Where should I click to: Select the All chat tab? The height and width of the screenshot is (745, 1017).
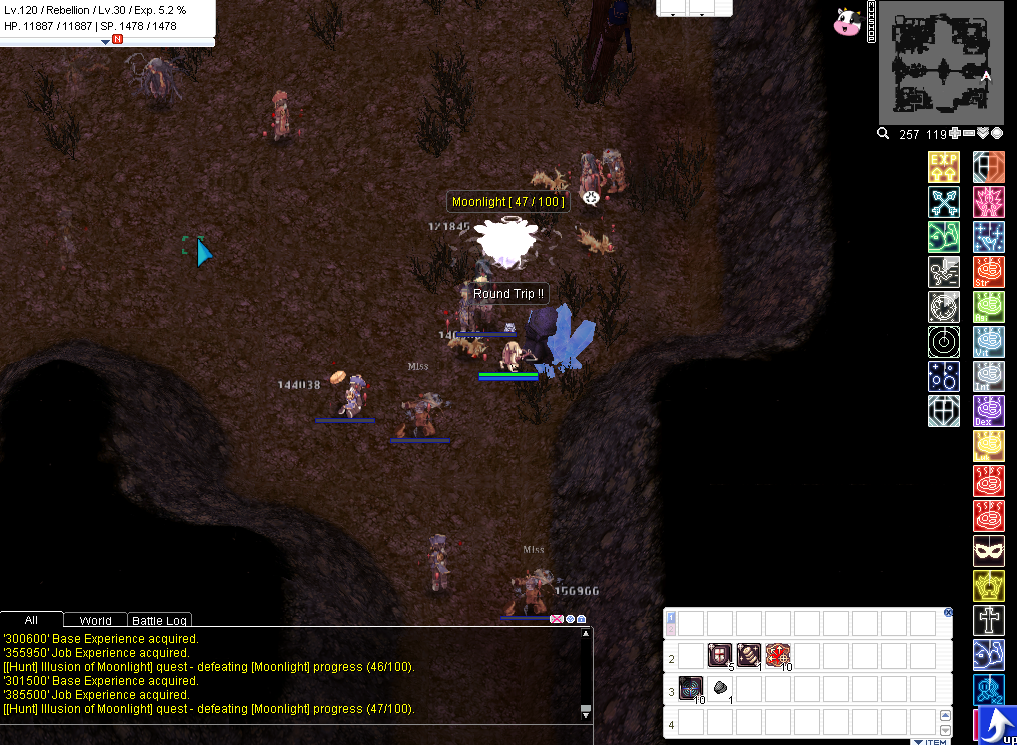[31, 621]
